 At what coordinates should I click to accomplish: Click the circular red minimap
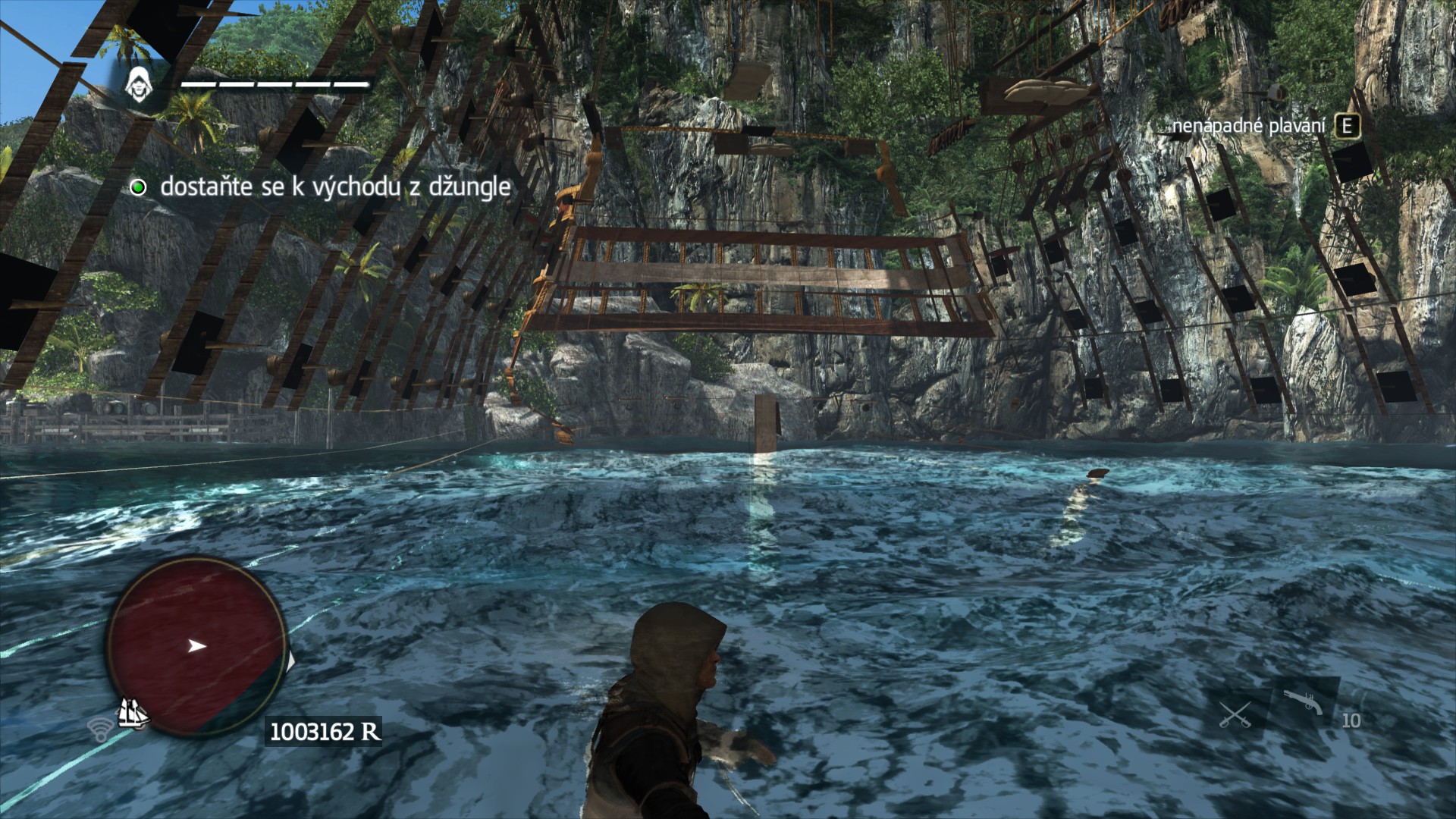[196, 647]
